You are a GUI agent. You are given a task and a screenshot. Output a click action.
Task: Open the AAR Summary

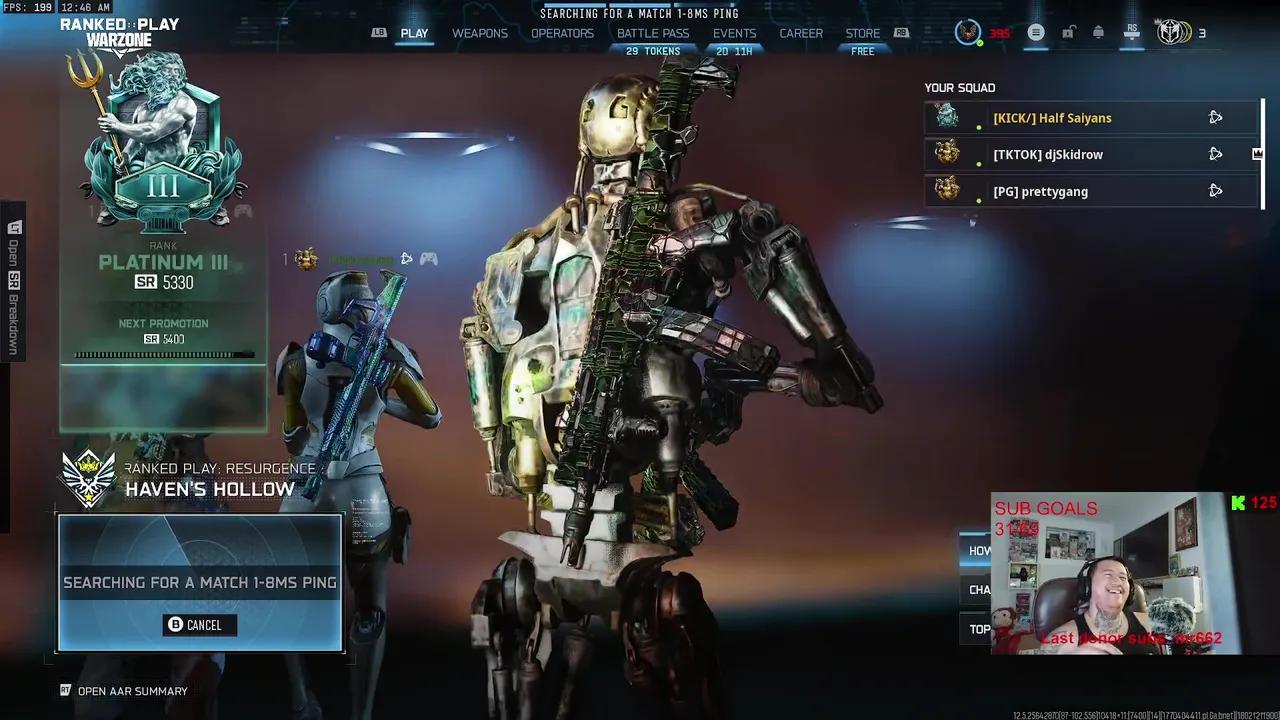pyautogui.click(x=132, y=691)
